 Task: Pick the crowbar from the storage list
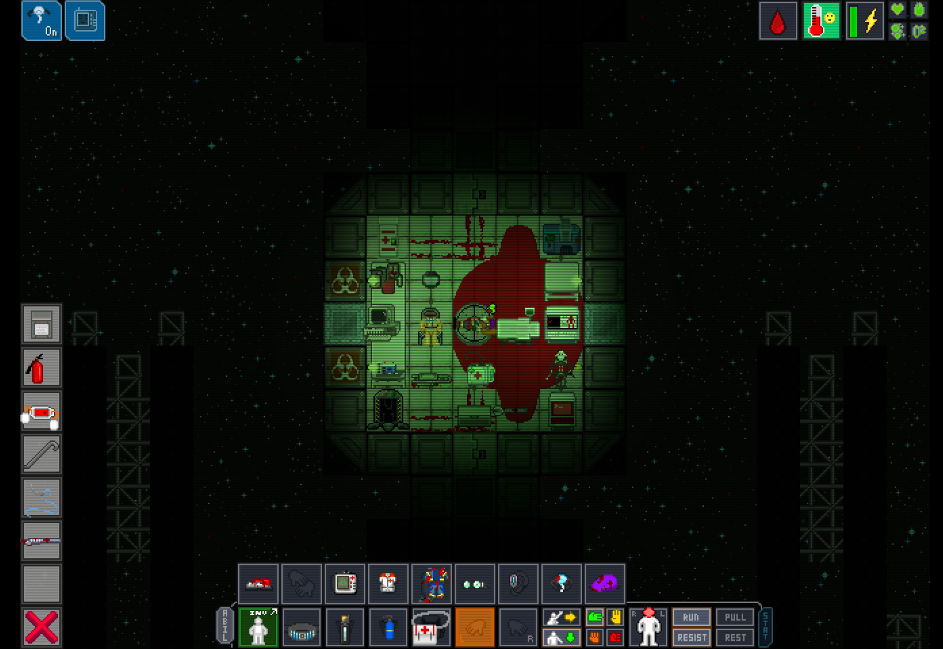click(x=41, y=454)
